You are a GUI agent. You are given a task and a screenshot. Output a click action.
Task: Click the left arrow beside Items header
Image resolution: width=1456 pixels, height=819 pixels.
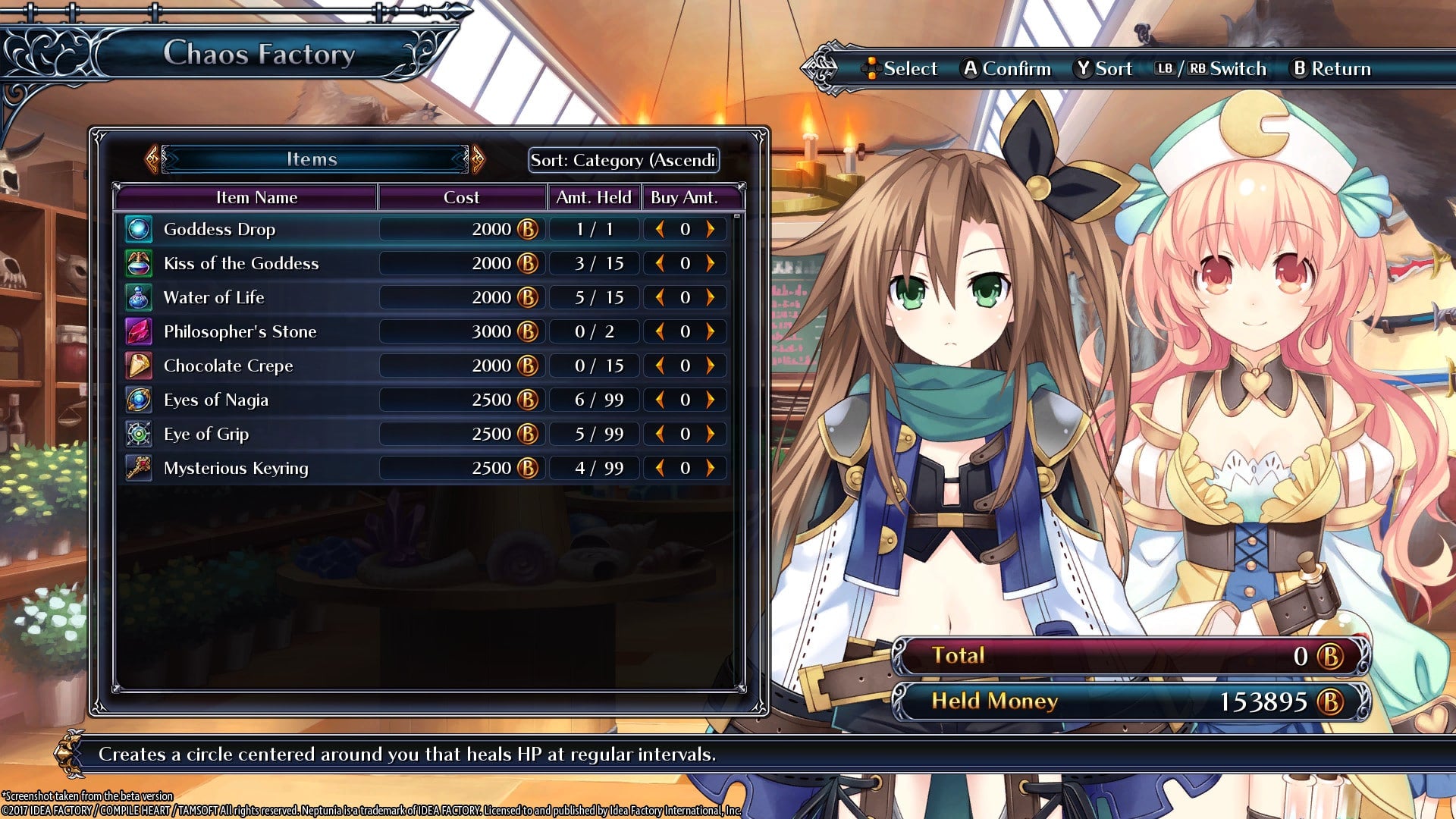click(x=150, y=159)
